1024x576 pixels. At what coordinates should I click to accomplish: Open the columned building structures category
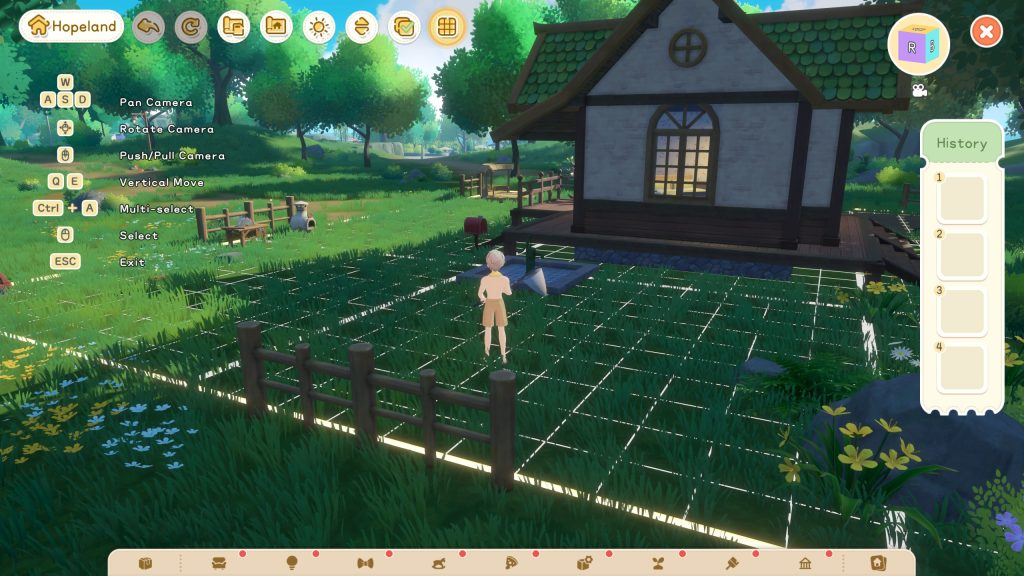805,563
